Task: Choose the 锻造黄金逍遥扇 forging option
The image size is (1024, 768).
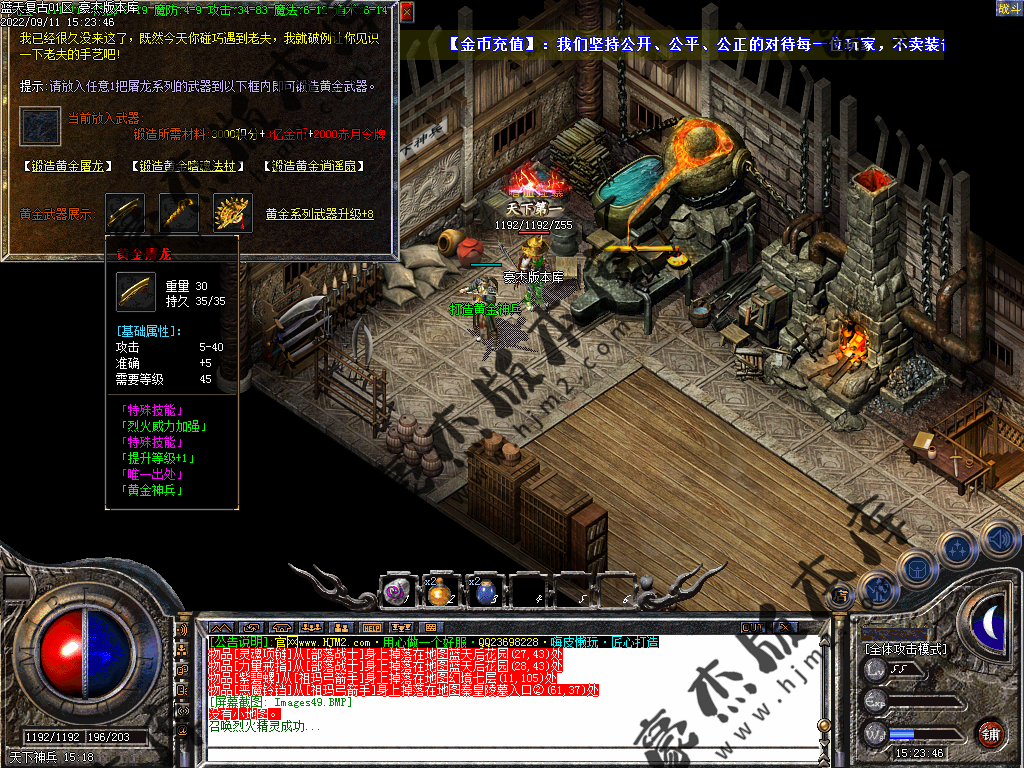Action: click(313, 166)
